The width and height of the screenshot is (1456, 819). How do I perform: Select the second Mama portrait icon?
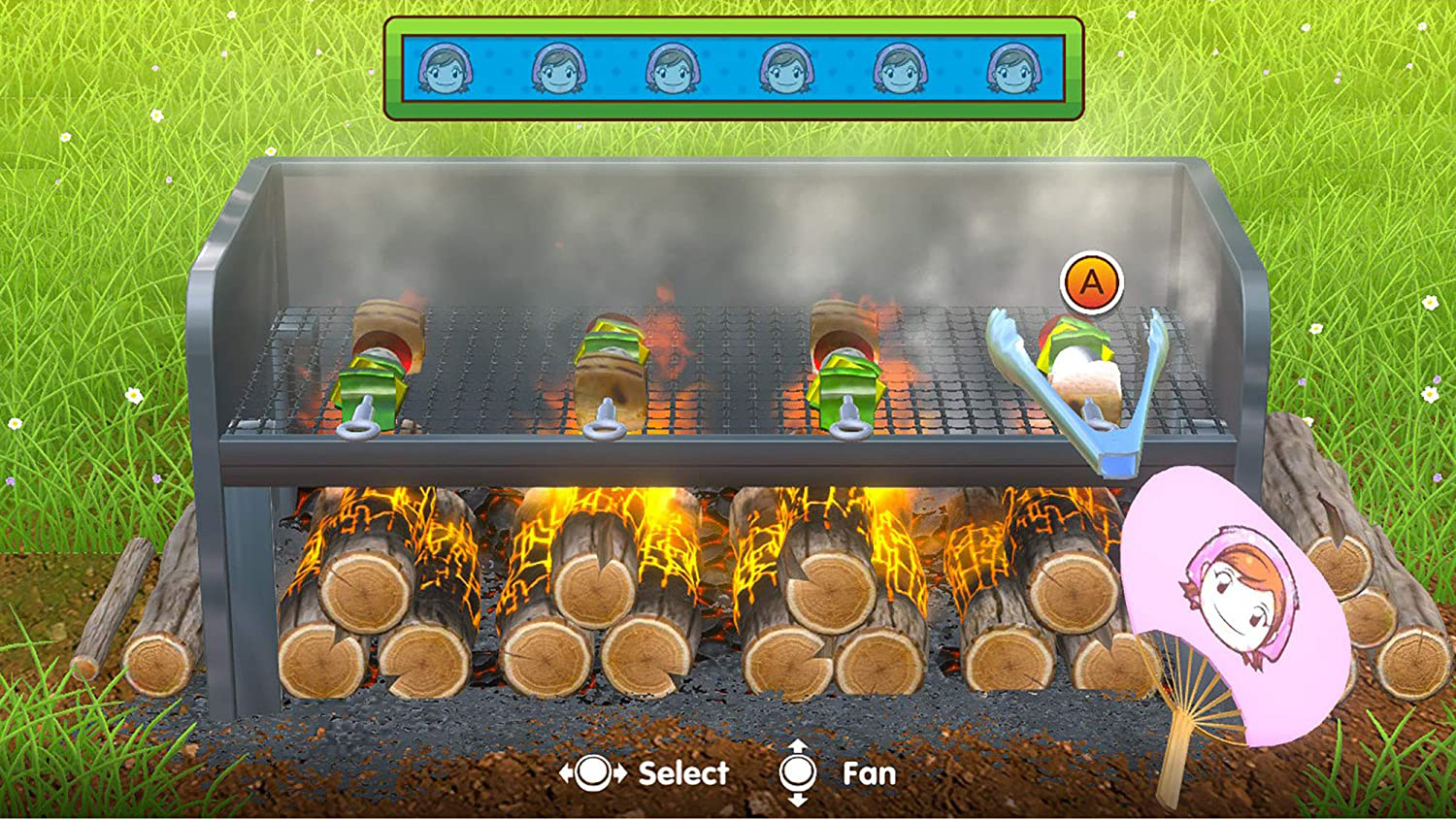(x=559, y=68)
